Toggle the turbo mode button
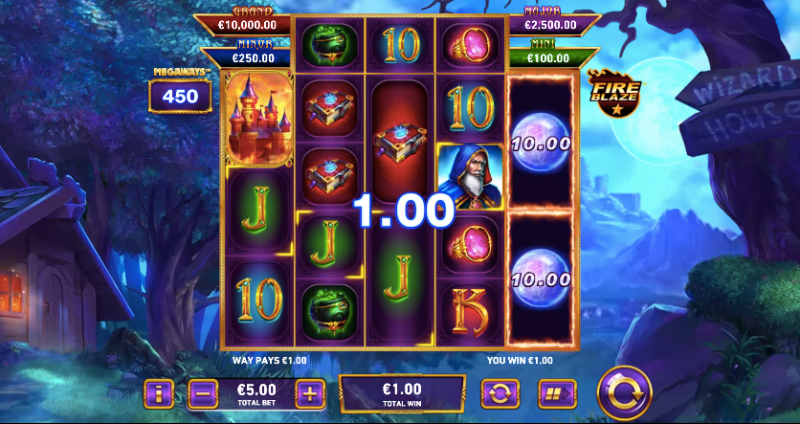Screen dimensions: 800x424 pos(552,393)
